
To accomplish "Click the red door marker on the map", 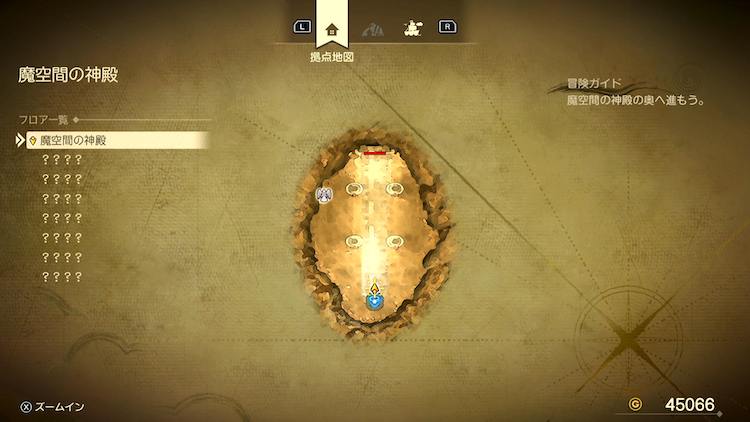I will (374, 153).
